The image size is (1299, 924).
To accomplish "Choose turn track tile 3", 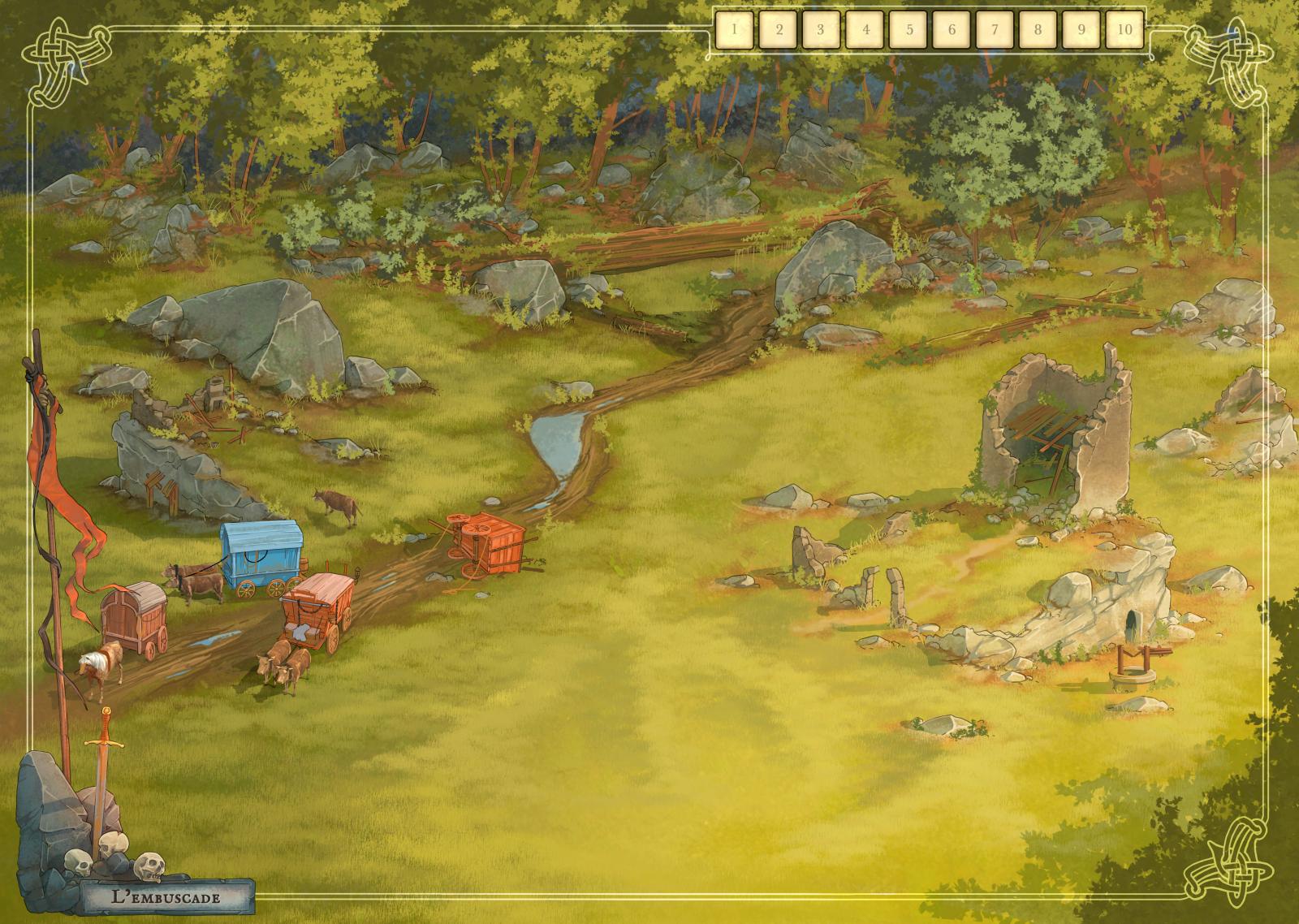I will click(x=821, y=30).
